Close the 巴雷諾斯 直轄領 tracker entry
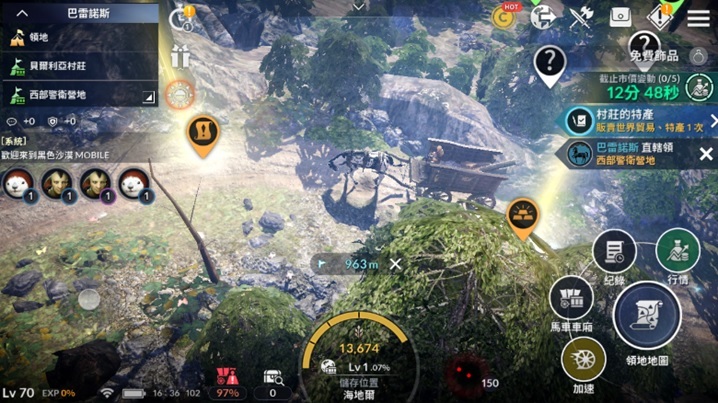Viewport: 718px width, 403px height. pos(706,153)
